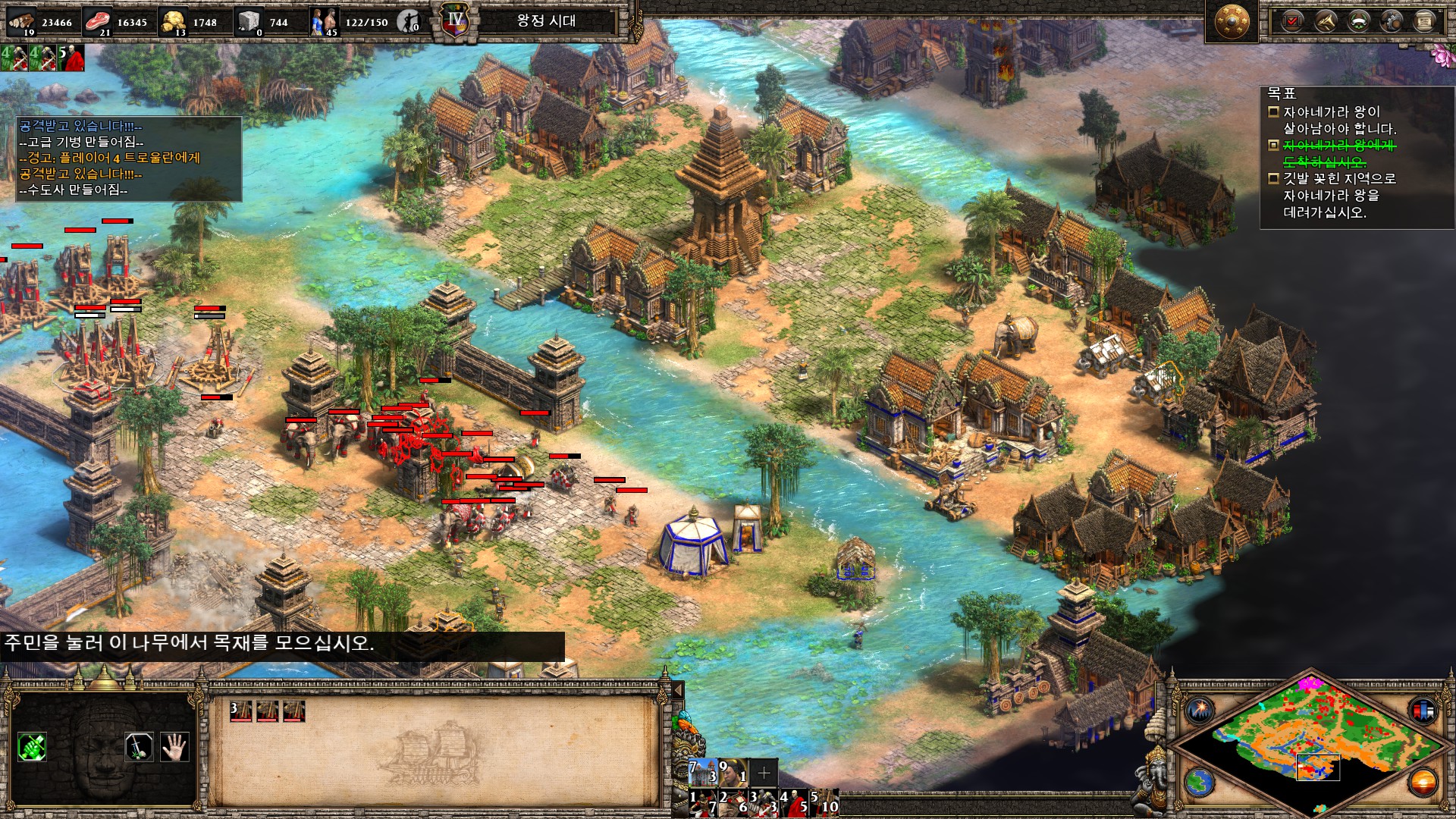The height and width of the screenshot is (819, 1456).
Task: Activate the open hand stop command
Action: 174,747
